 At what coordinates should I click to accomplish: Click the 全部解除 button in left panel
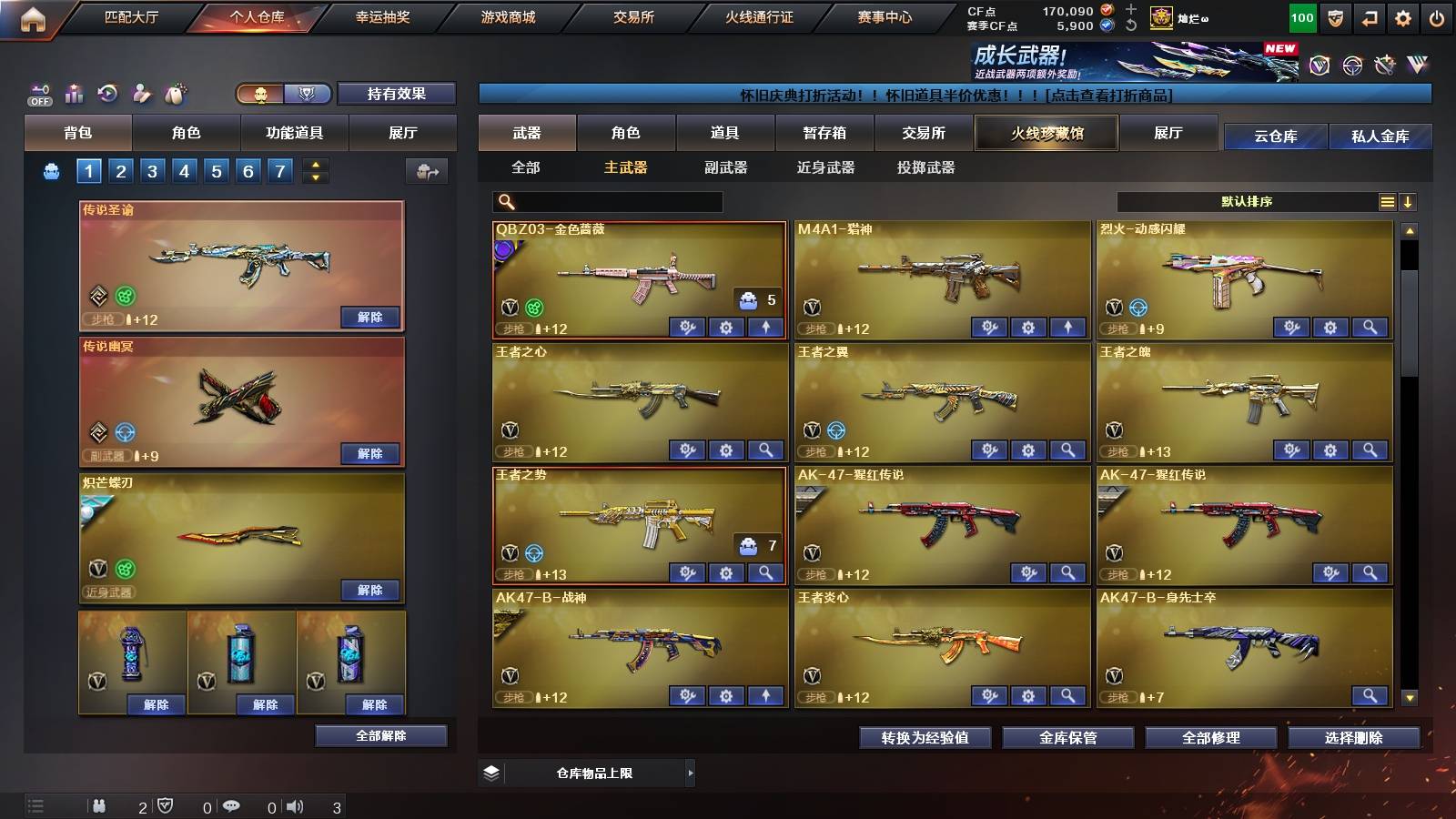(382, 735)
